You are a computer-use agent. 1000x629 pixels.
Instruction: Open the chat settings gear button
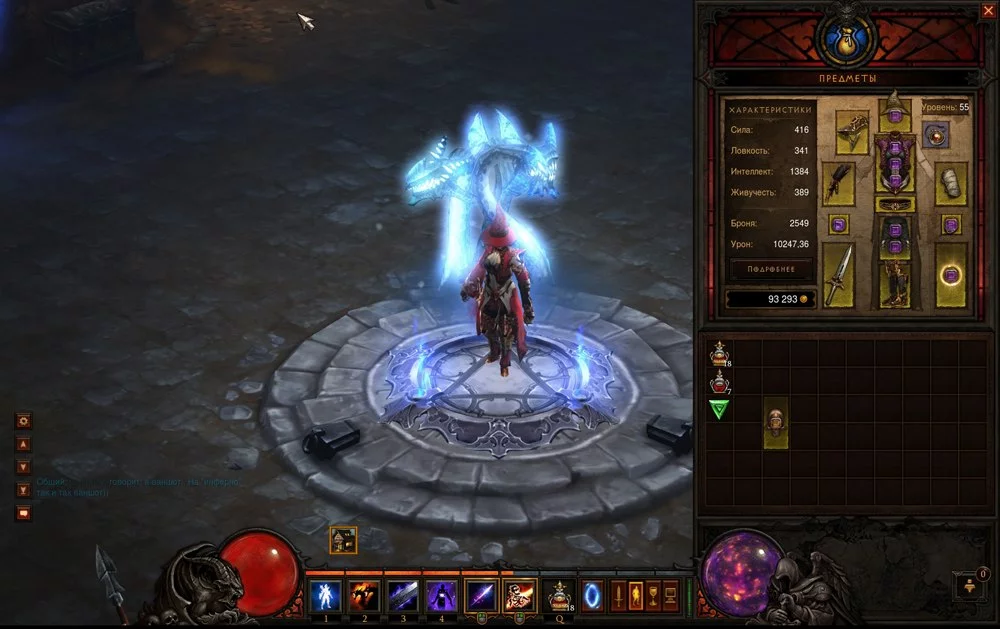(24, 421)
